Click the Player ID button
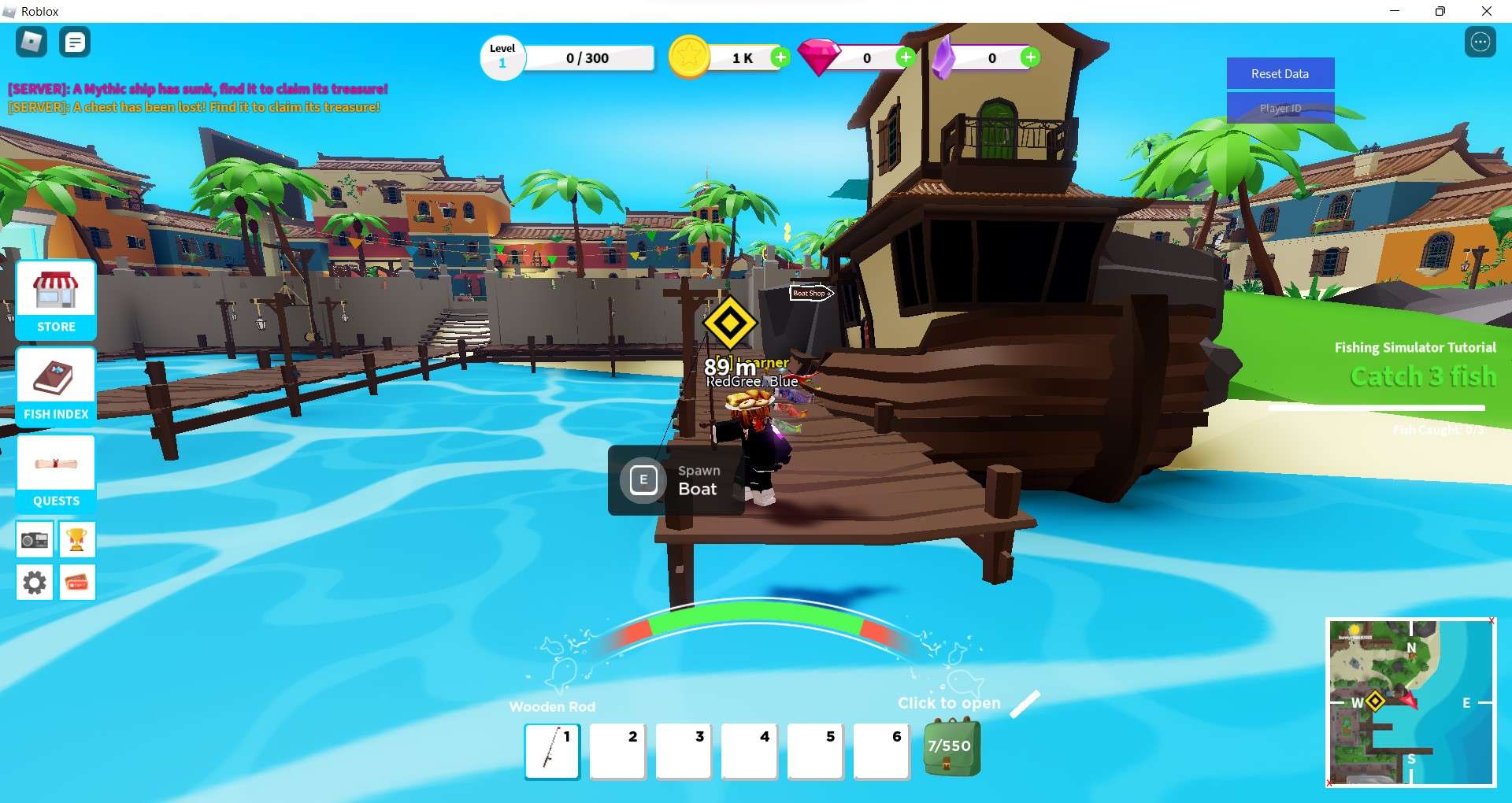Screen dimensions: 1512x803 pyautogui.click(x=1280, y=108)
